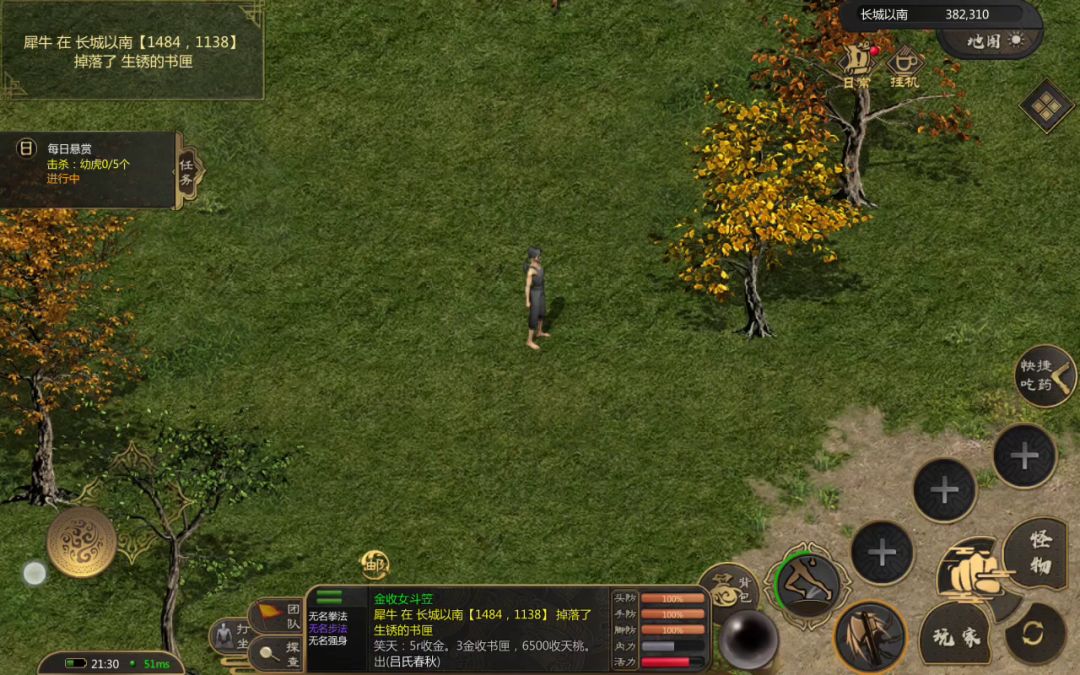Tap the golden virtual joystick
This screenshot has height=675, width=1080.
[81, 541]
